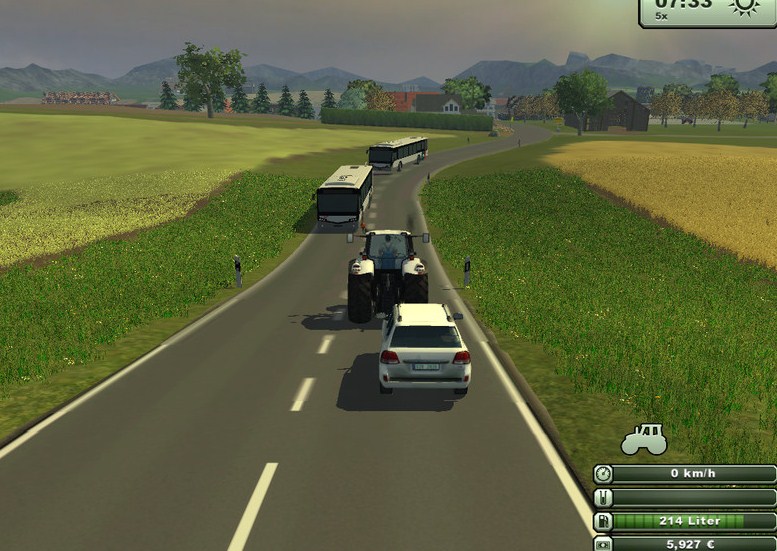Screen dimensions: 777x551
Task: Click the test-tube fill level icon
Action: [603, 497]
